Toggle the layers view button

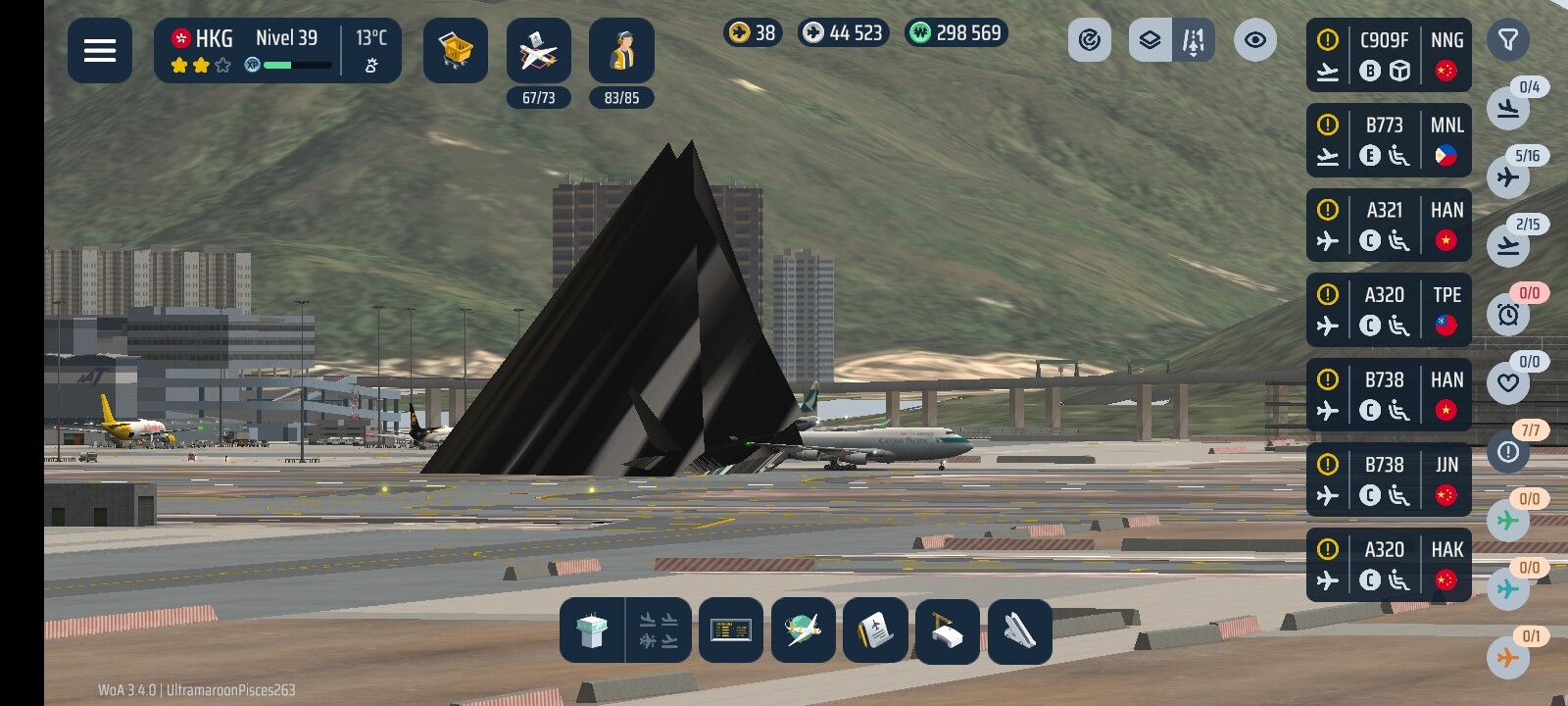pyautogui.click(x=1151, y=40)
